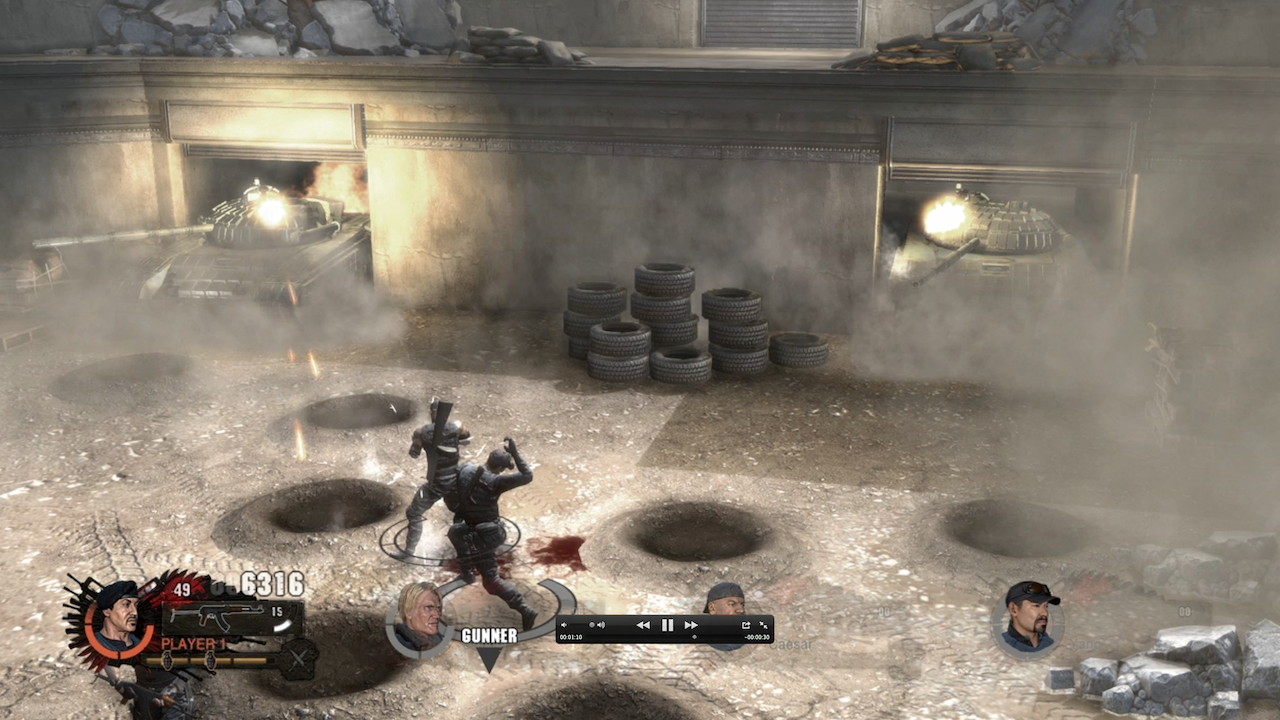Select Player 1's character portrait
The width and height of the screenshot is (1280, 720).
118,617
